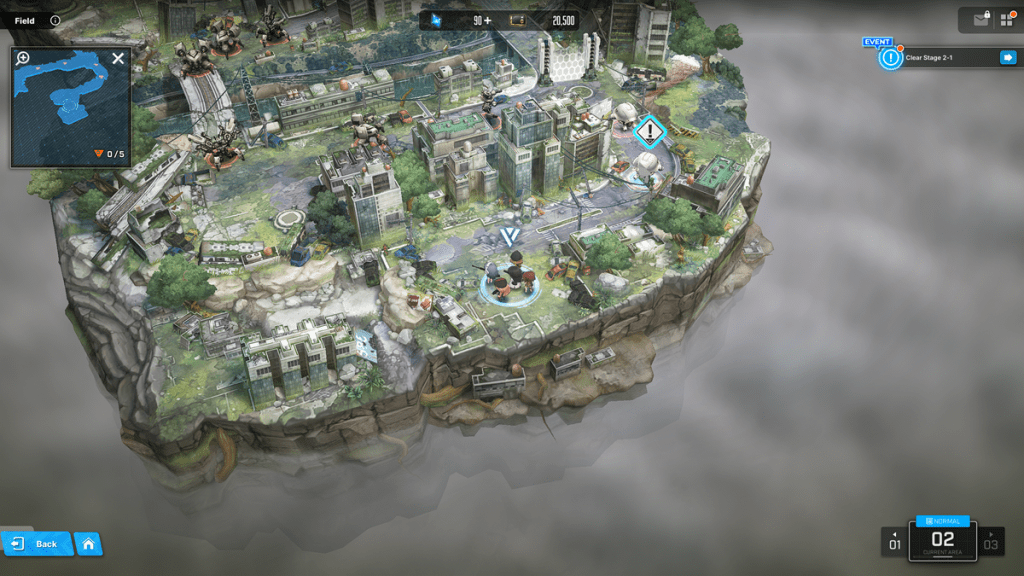This screenshot has width=1024, height=576.
Task: Return to lobby via the home icon
Action: point(89,544)
